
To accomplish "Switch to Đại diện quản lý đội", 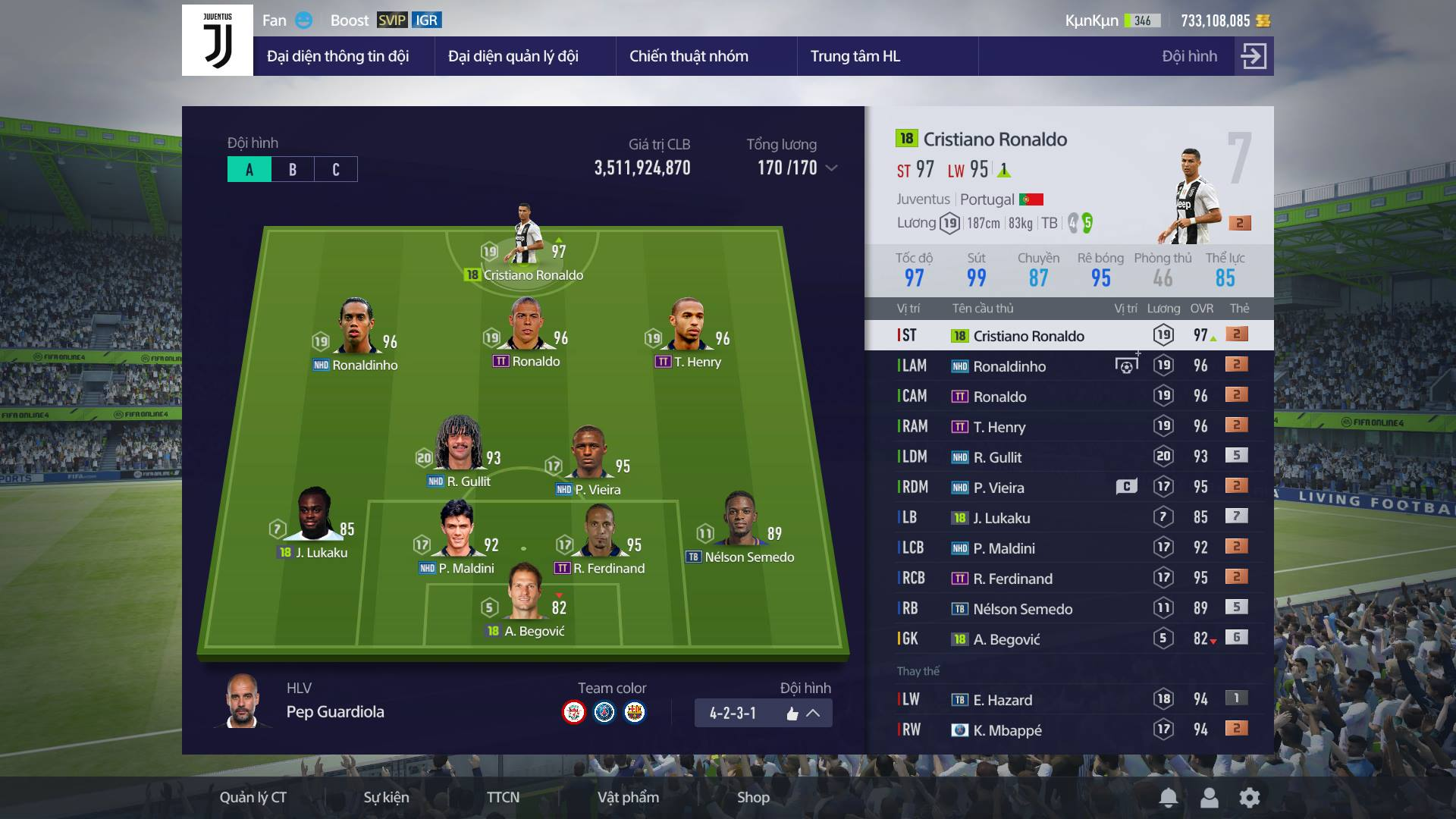I will point(513,56).
